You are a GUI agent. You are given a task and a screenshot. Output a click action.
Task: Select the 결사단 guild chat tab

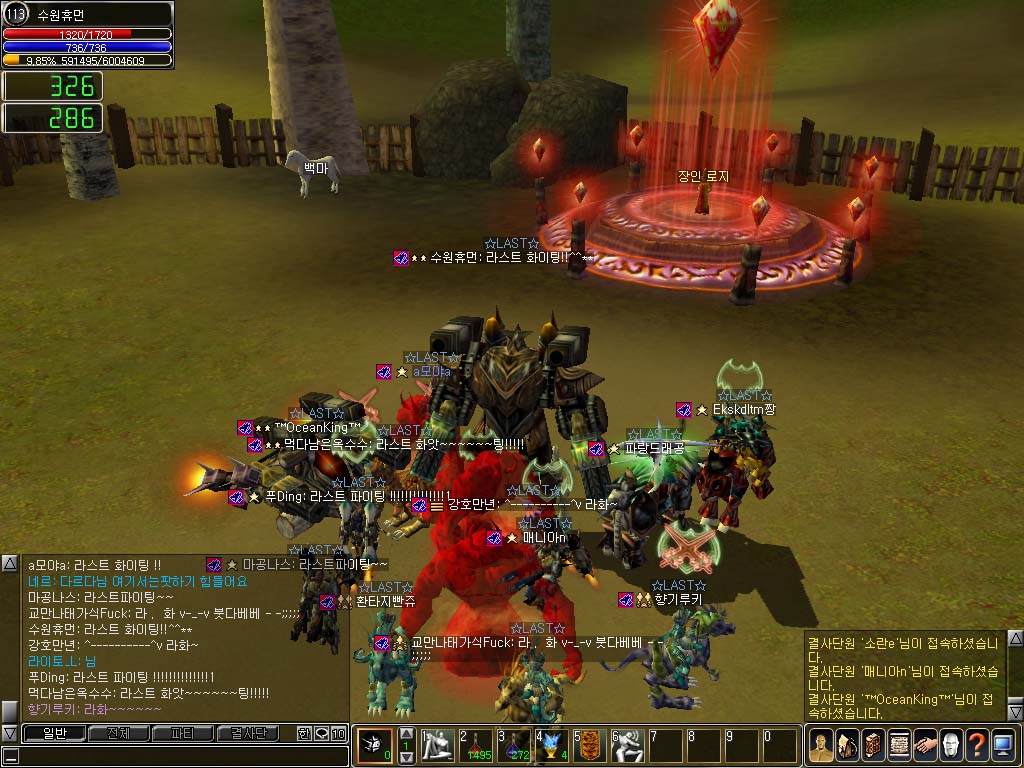(x=248, y=734)
